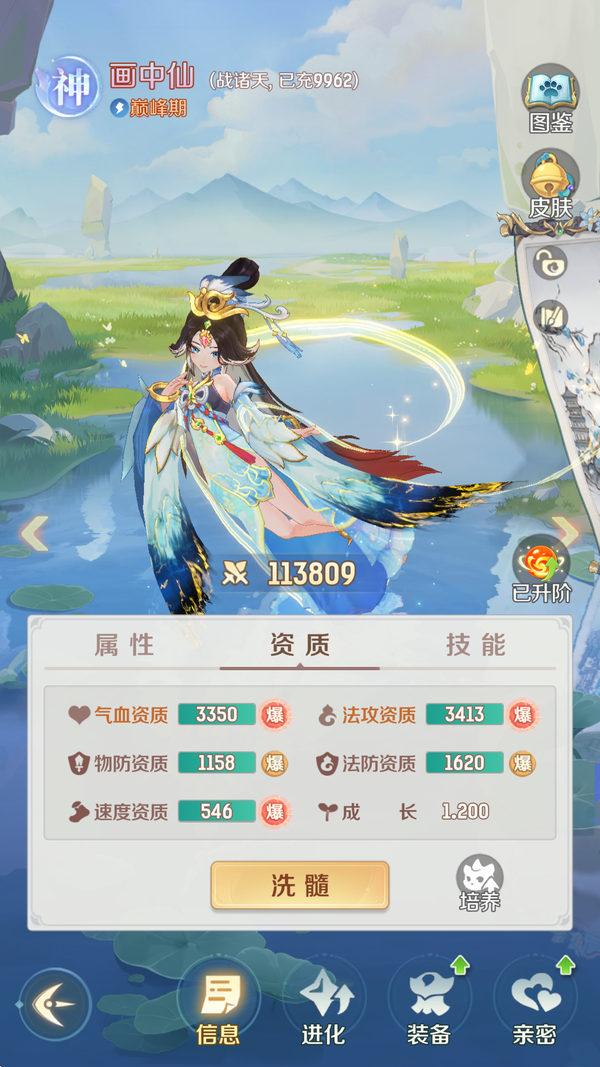Viewport: 600px width, 1067px height.
Task: Click the 洗髓 button
Action: click(299, 885)
